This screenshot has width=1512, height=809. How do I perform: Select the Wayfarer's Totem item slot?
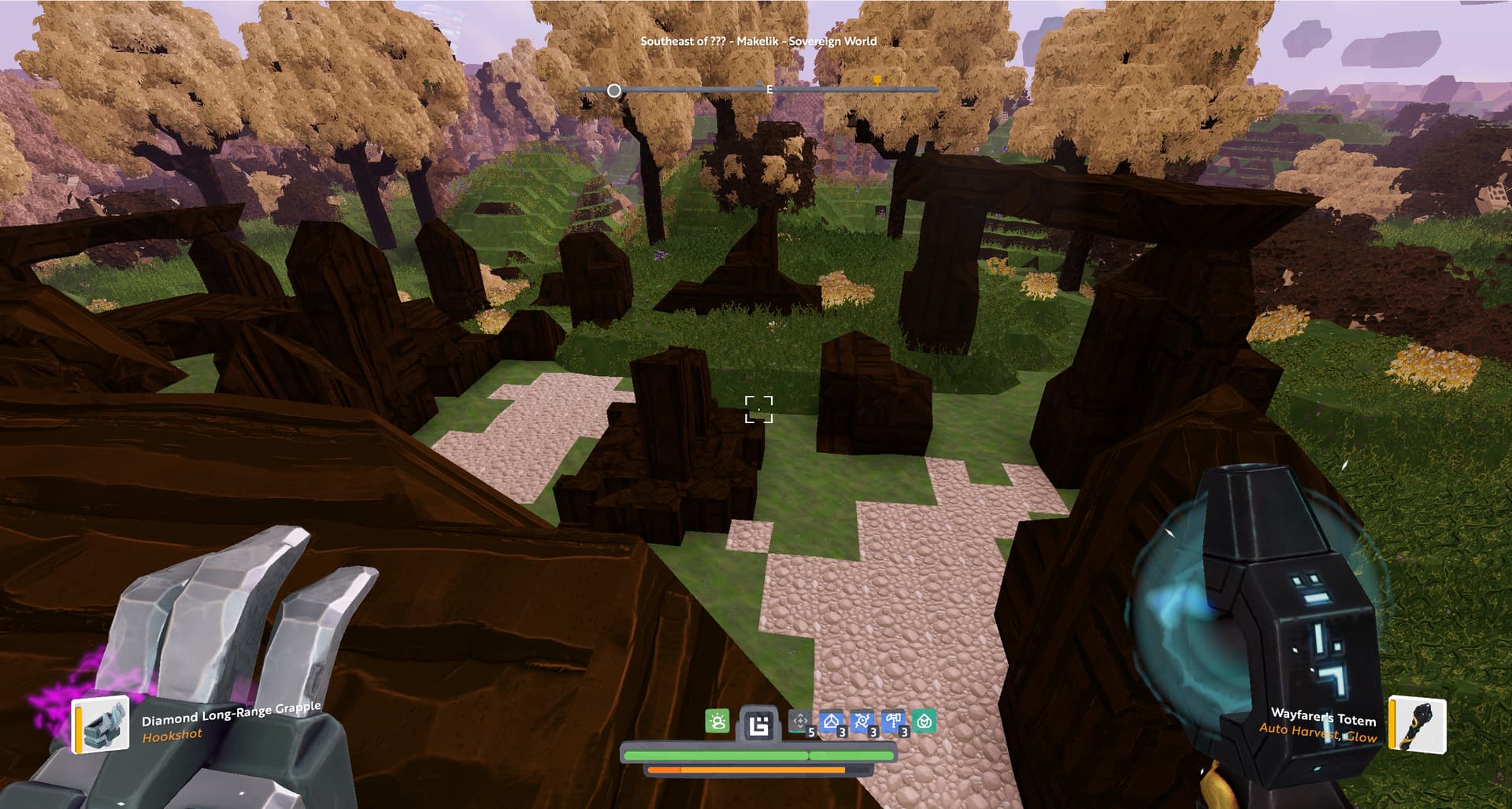[1417, 725]
